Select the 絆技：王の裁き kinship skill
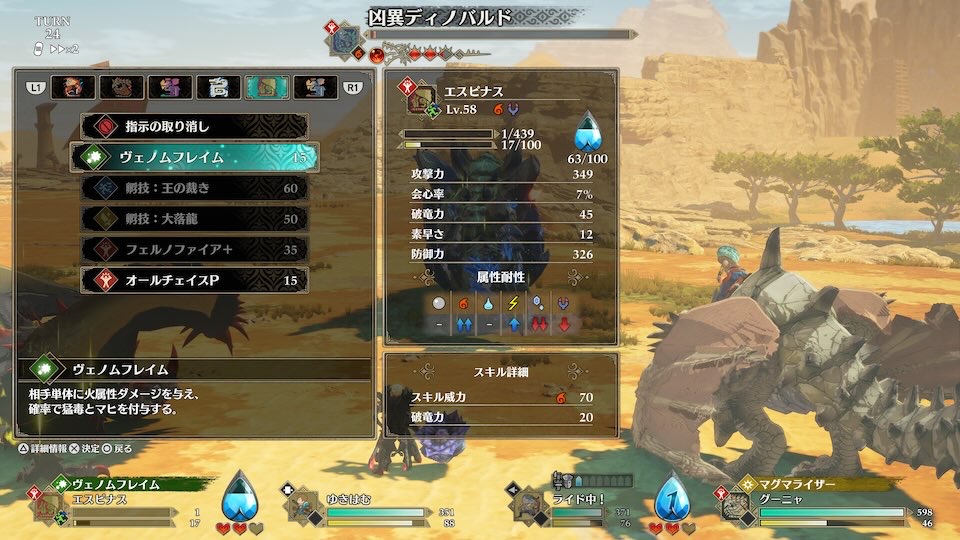Image resolution: width=960 pixels, height=540 pixels. coord(193,188)
